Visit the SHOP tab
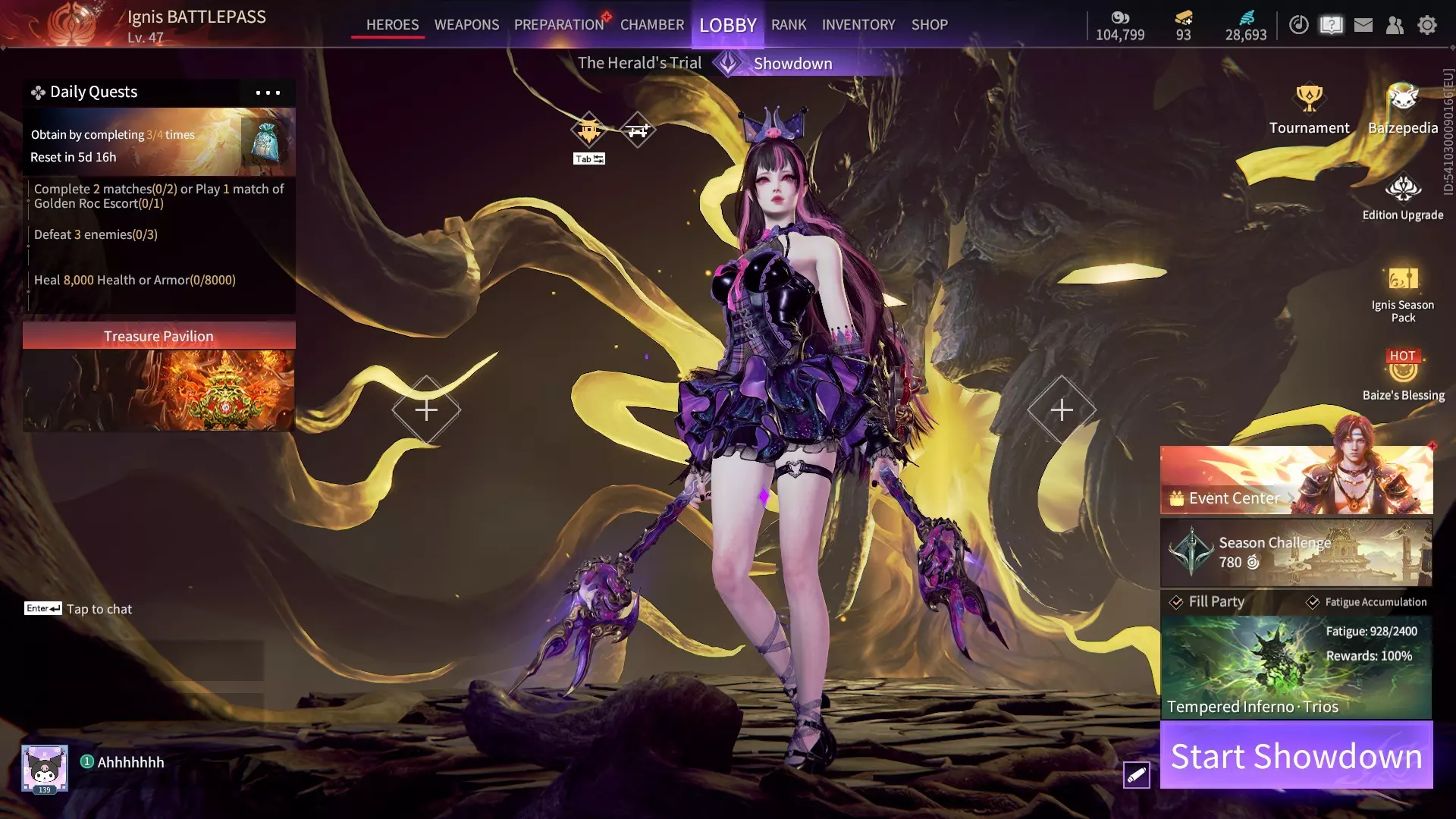This screenshot has width=1456, height=819. coord(929,24)
